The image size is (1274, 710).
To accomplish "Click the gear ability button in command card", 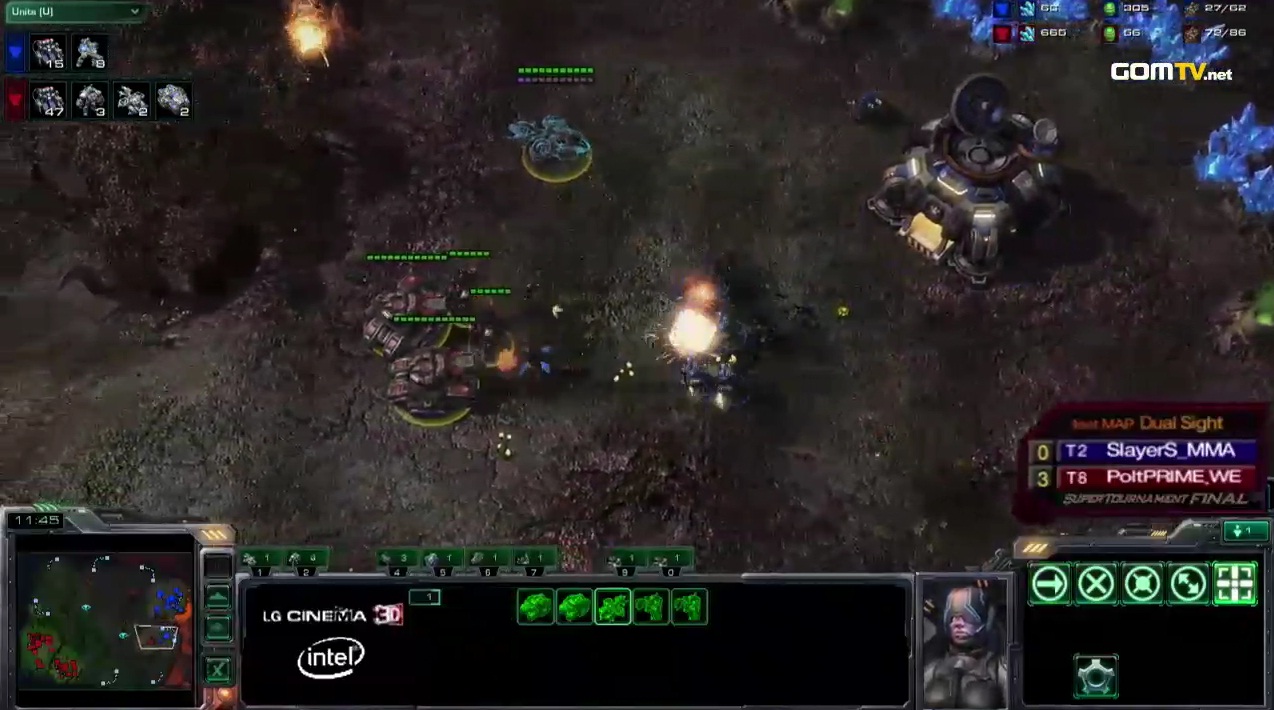I will click(1096, 677).
